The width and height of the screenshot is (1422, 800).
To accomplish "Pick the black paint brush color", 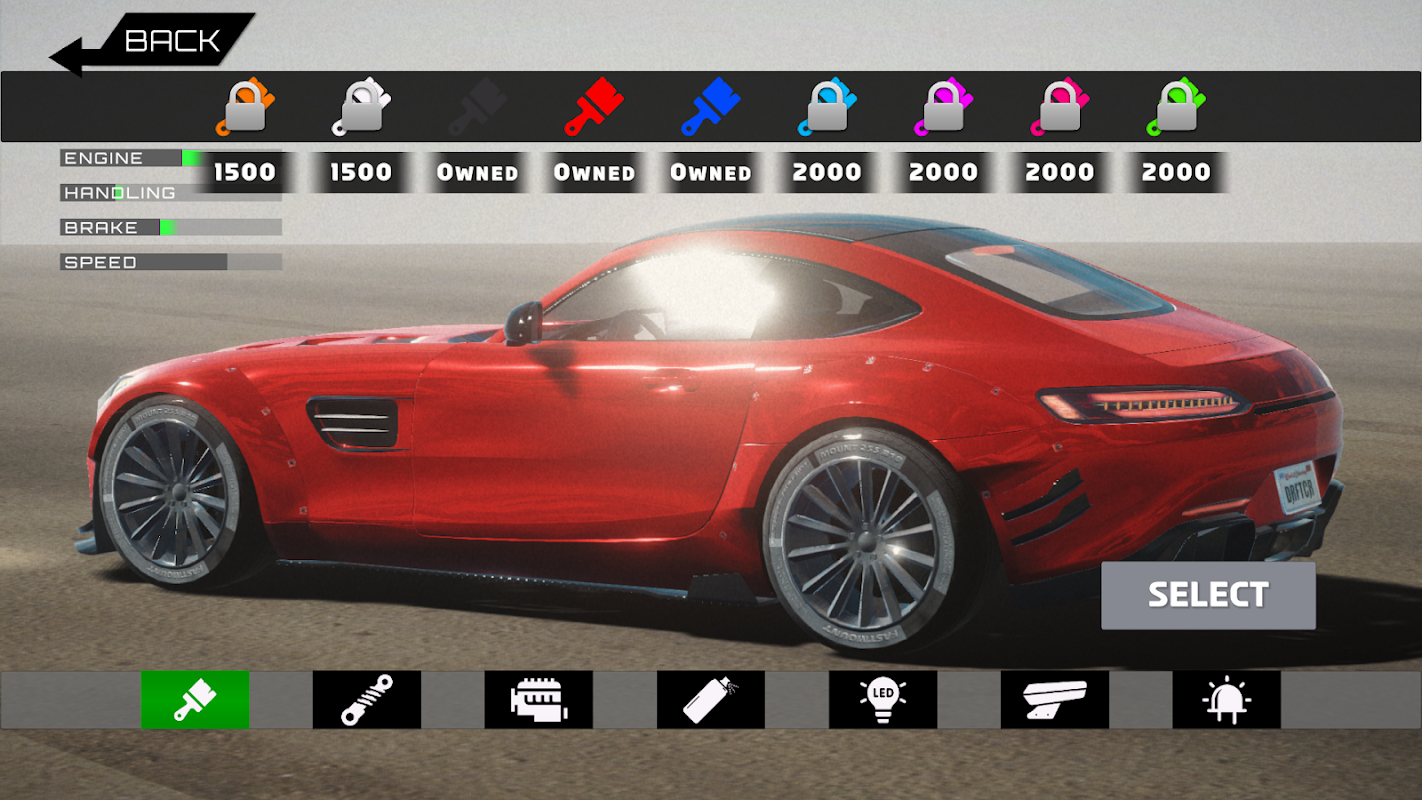I will click(478, 106).
